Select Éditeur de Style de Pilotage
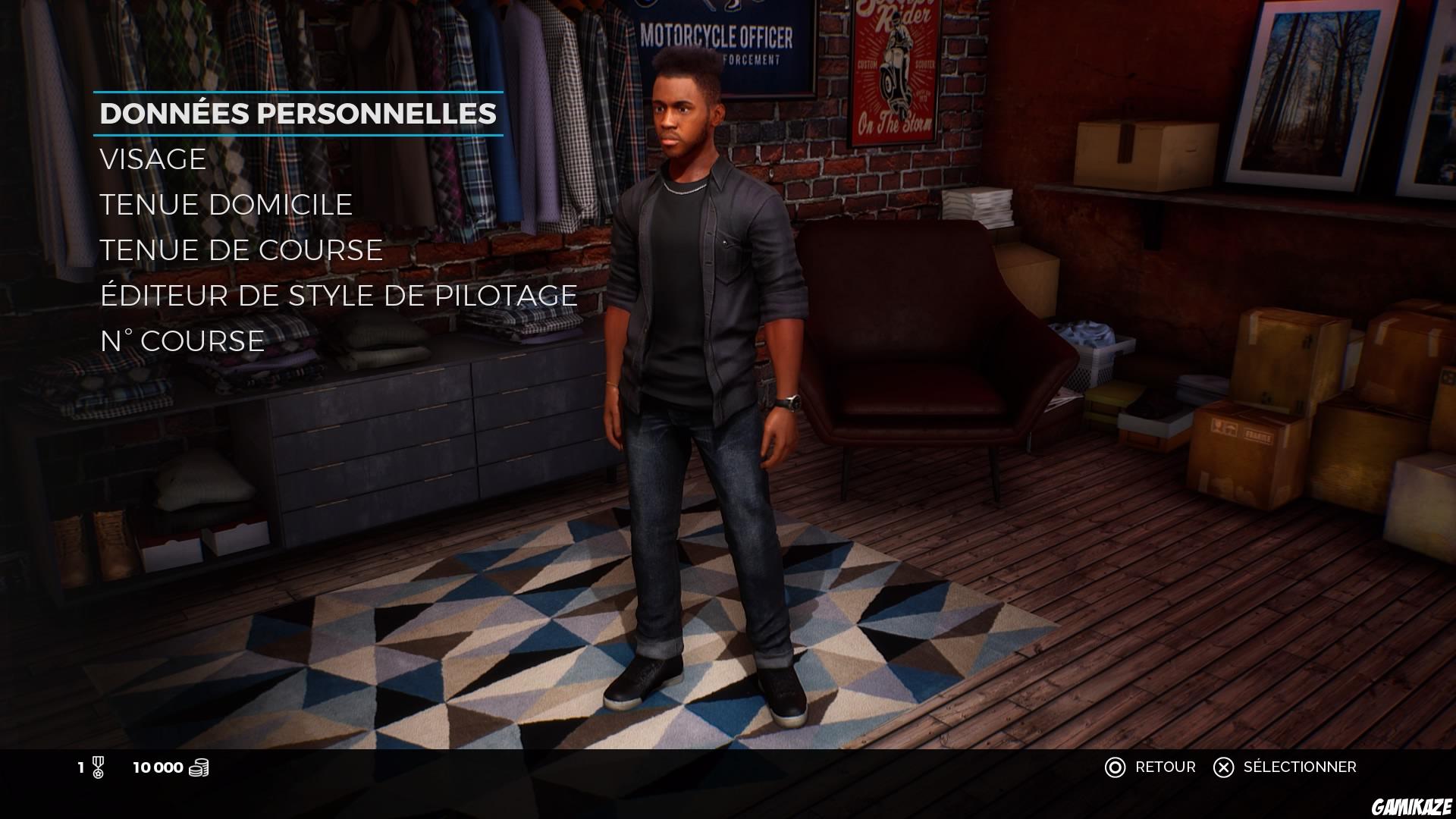Viewport: 1456px width, 819px height. coord(338,296)
